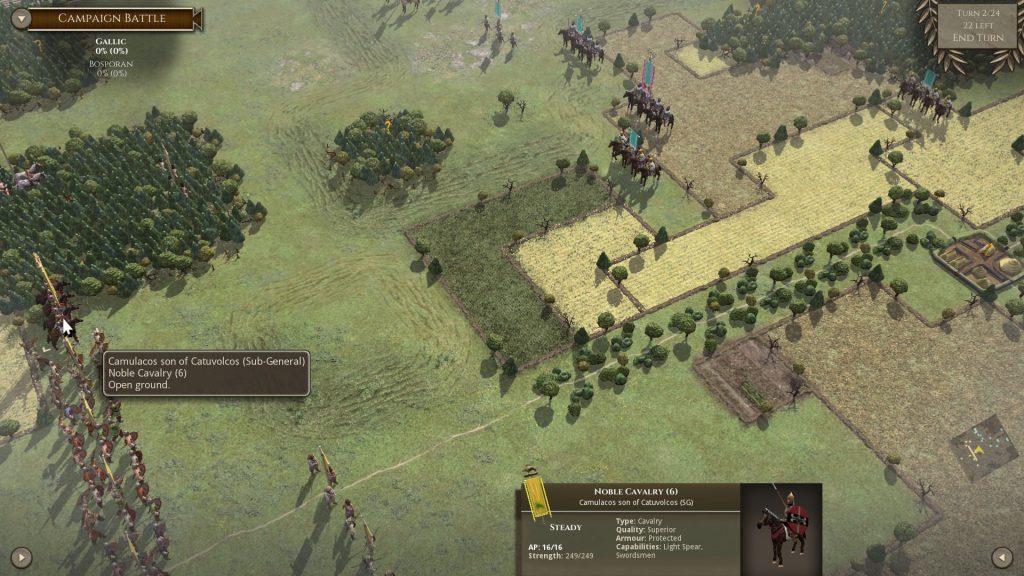This screenshot has width=1024, height=576.
Task: Expand the bottom-right round arrow panel button
Action: (1001, 556)
